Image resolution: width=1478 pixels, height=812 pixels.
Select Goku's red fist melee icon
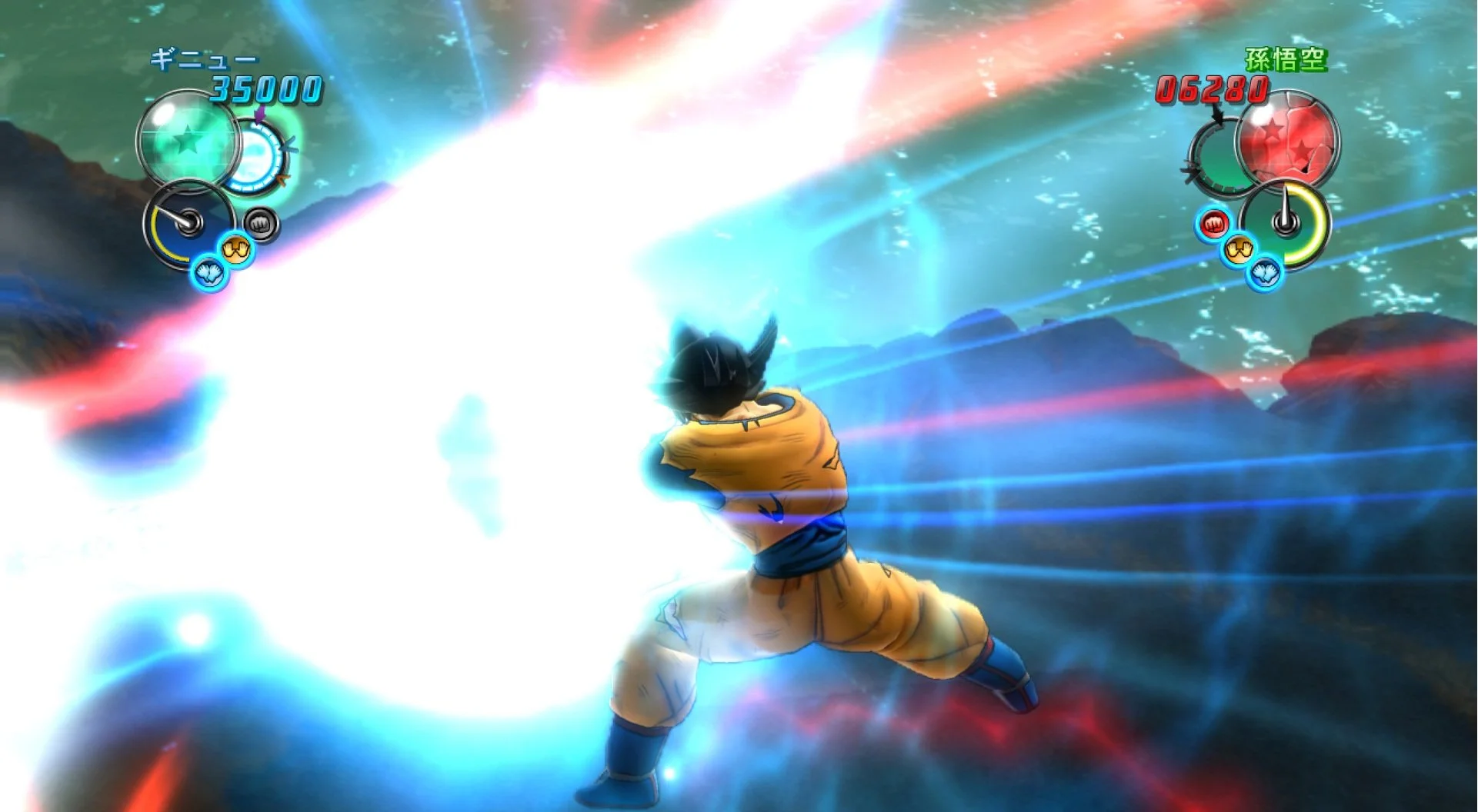coord(1214,225)
